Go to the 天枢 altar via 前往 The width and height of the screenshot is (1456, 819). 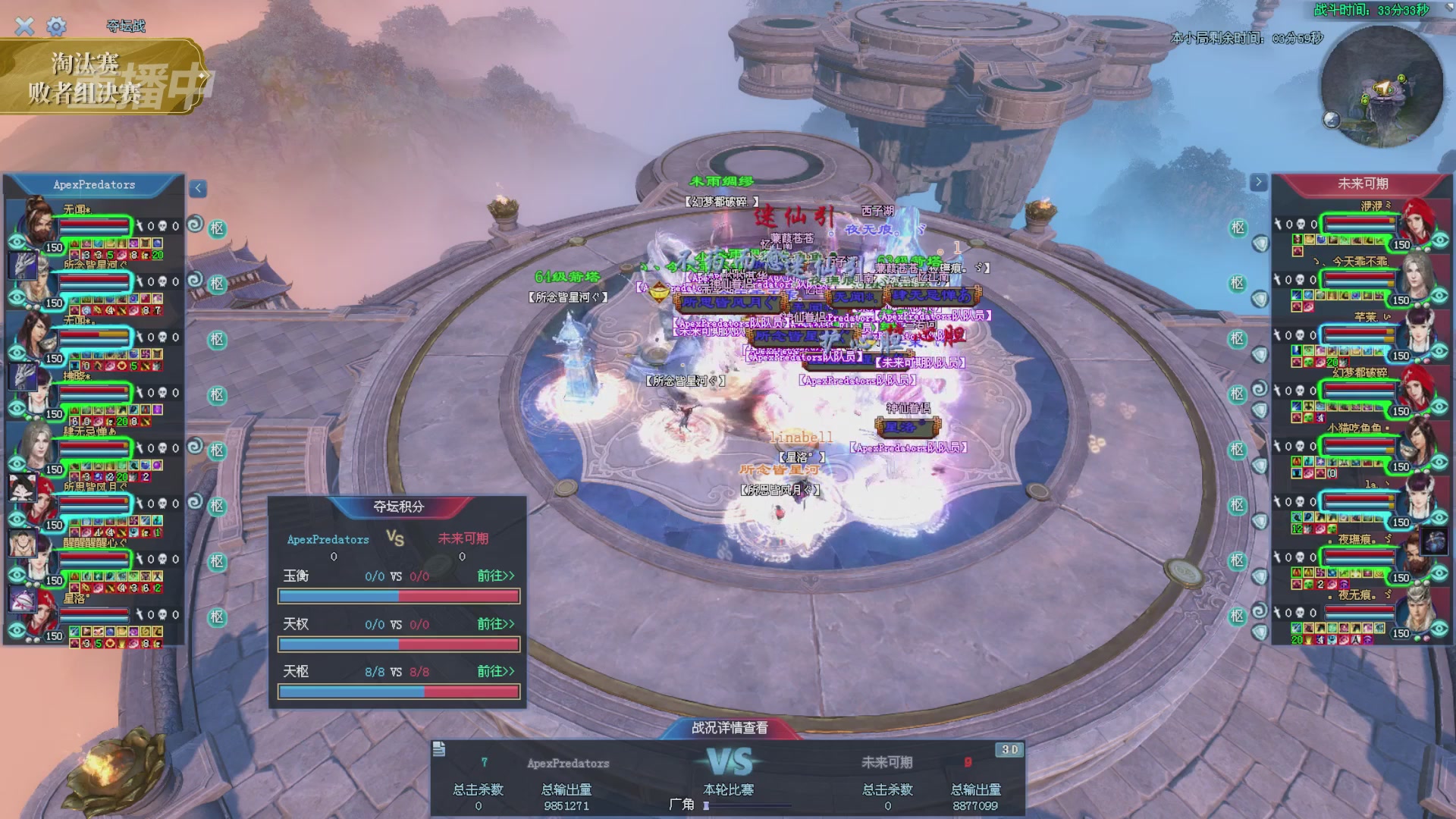[495, 672]
